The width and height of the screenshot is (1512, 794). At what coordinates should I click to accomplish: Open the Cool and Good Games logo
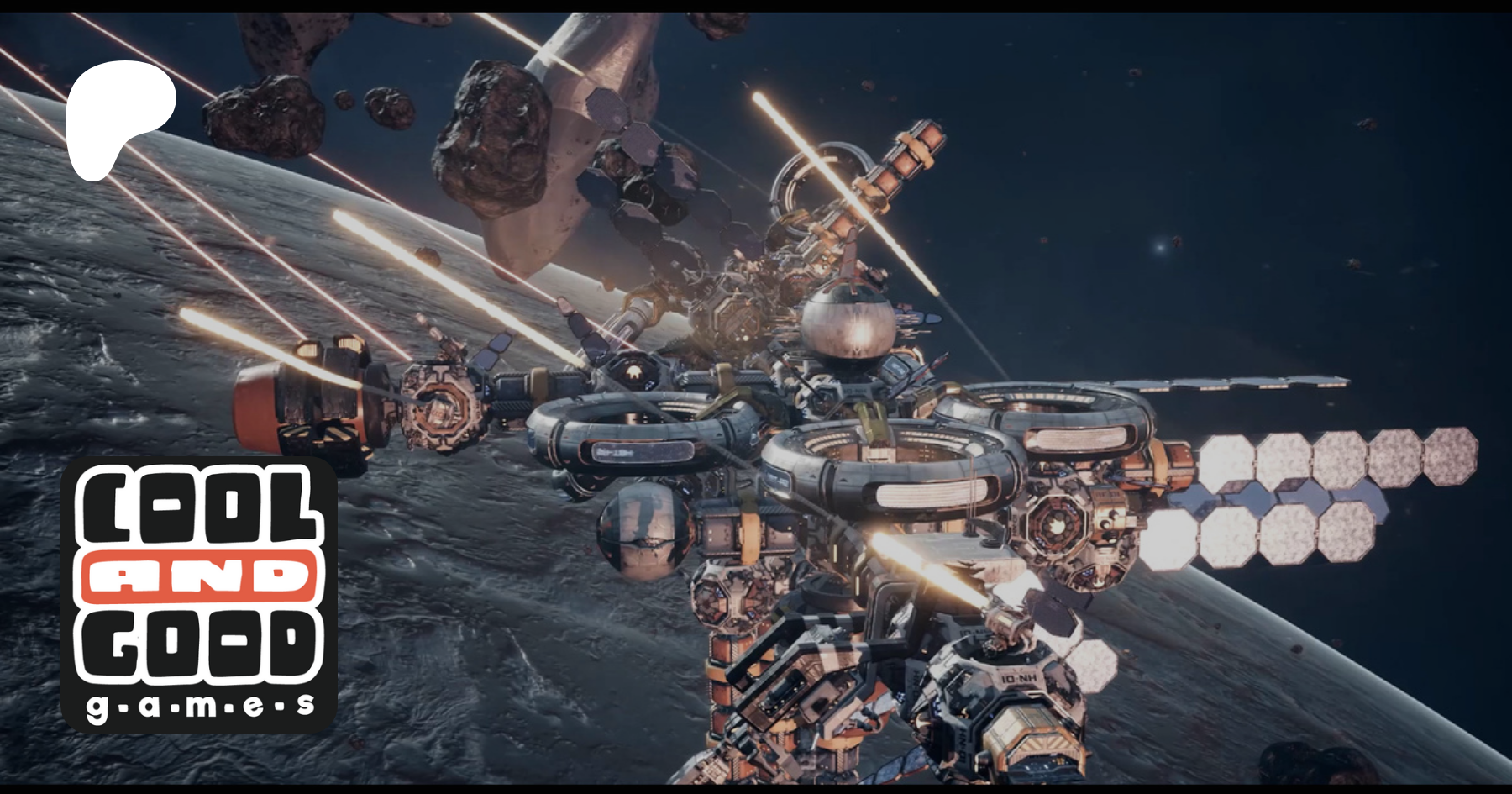tap(199, 594)
